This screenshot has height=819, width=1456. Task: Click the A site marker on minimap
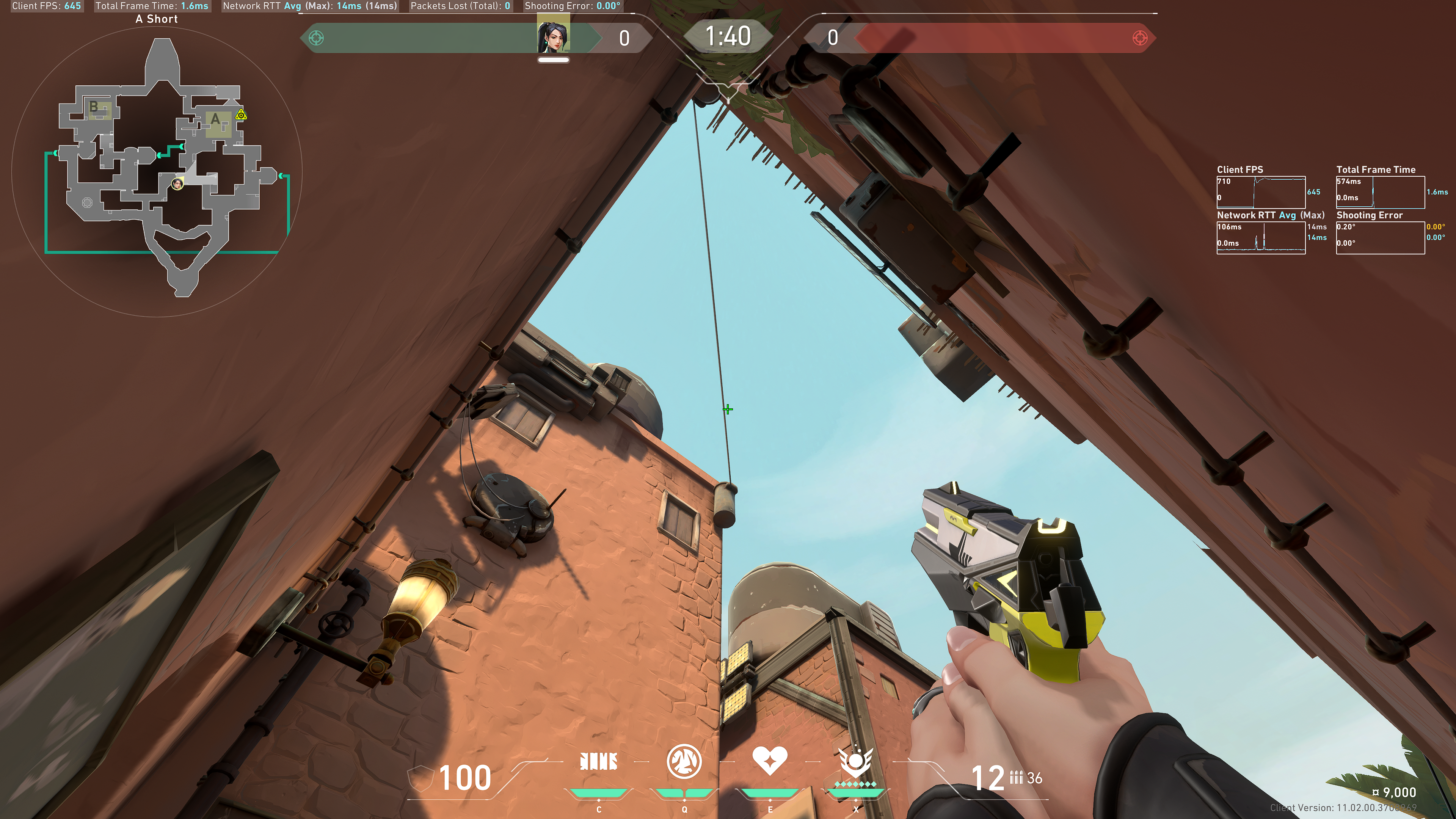tap(215, 120)
